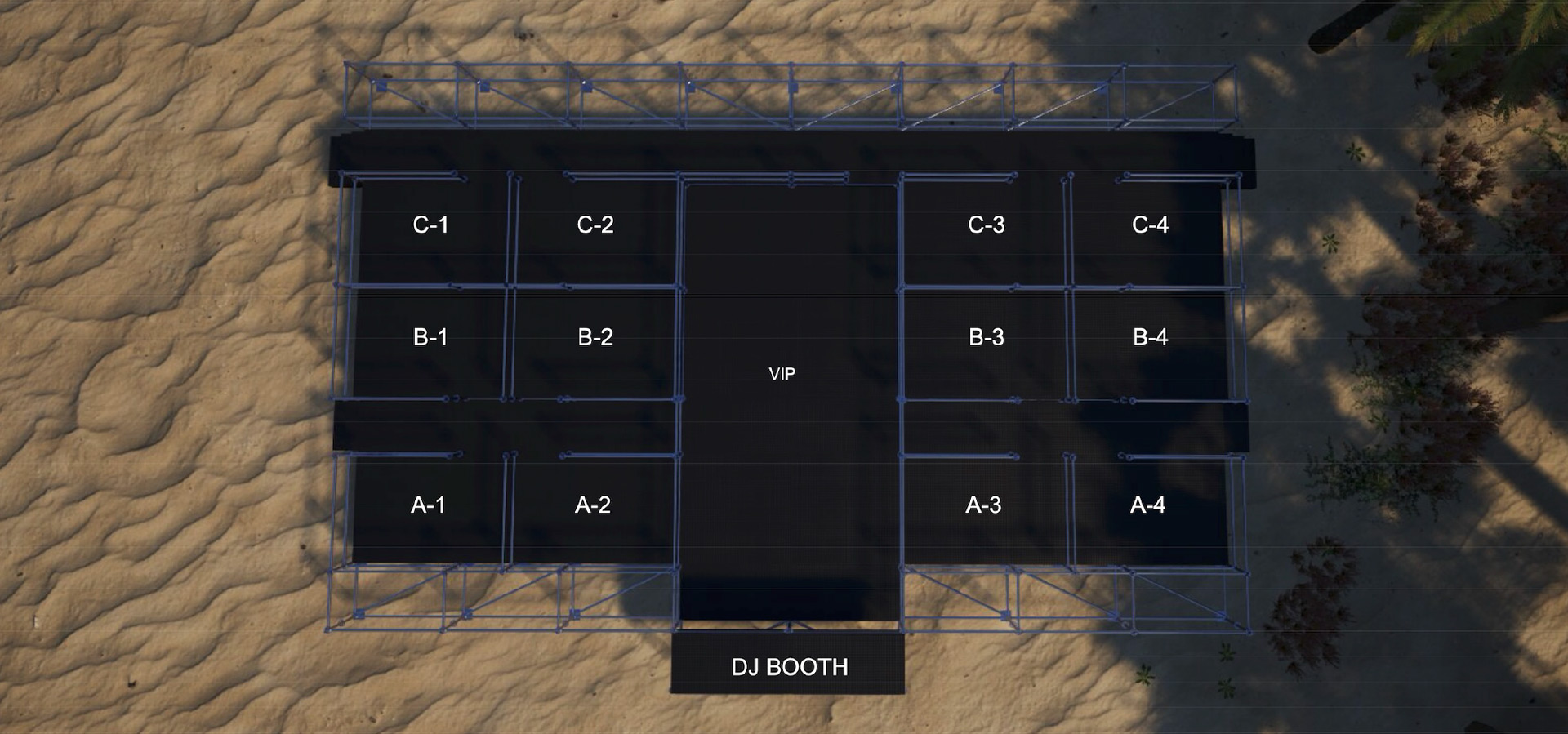Pick section C-3
Viewport: 1568px width, 734px height.
(x=986, y=225)
